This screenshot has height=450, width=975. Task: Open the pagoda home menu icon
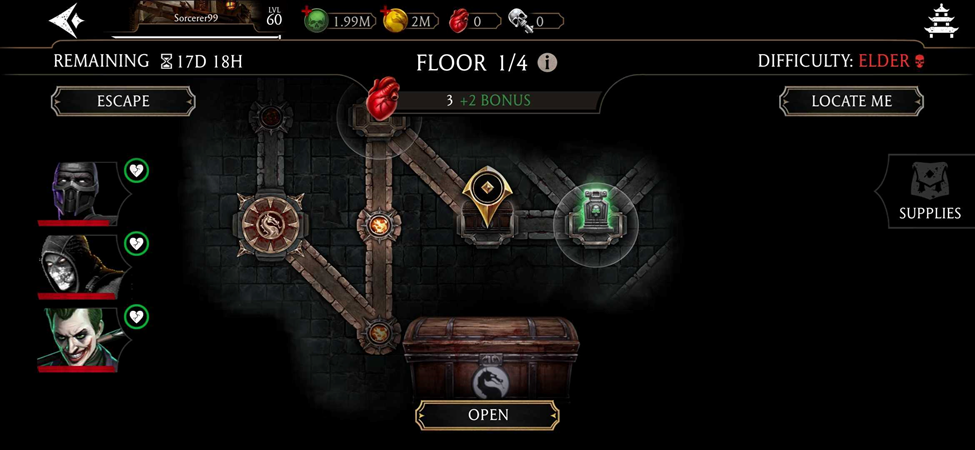click(x=941, y=20)
